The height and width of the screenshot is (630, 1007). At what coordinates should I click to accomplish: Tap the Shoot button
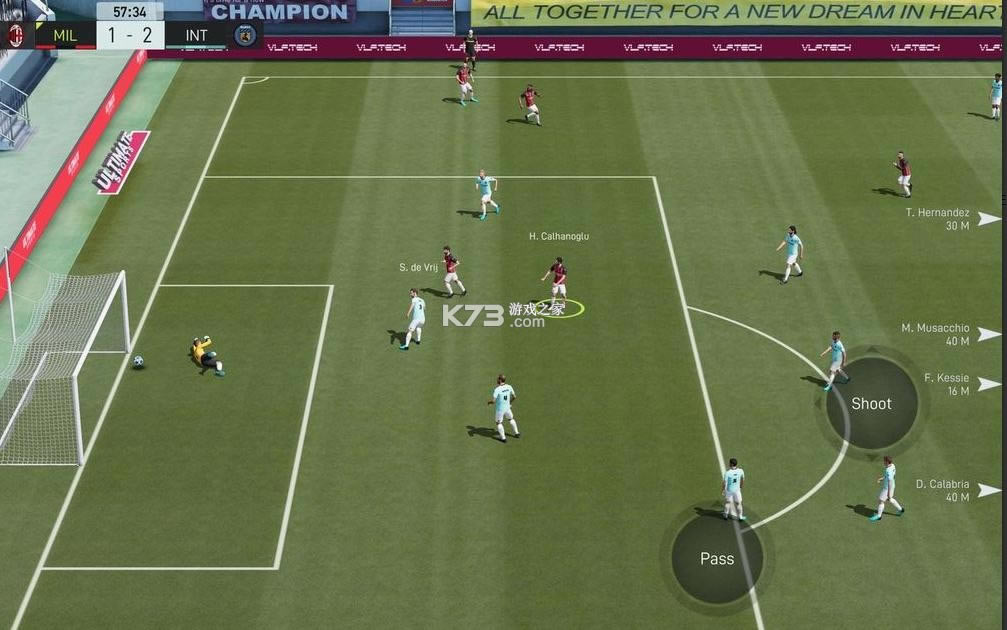click(x=871, y=404)
